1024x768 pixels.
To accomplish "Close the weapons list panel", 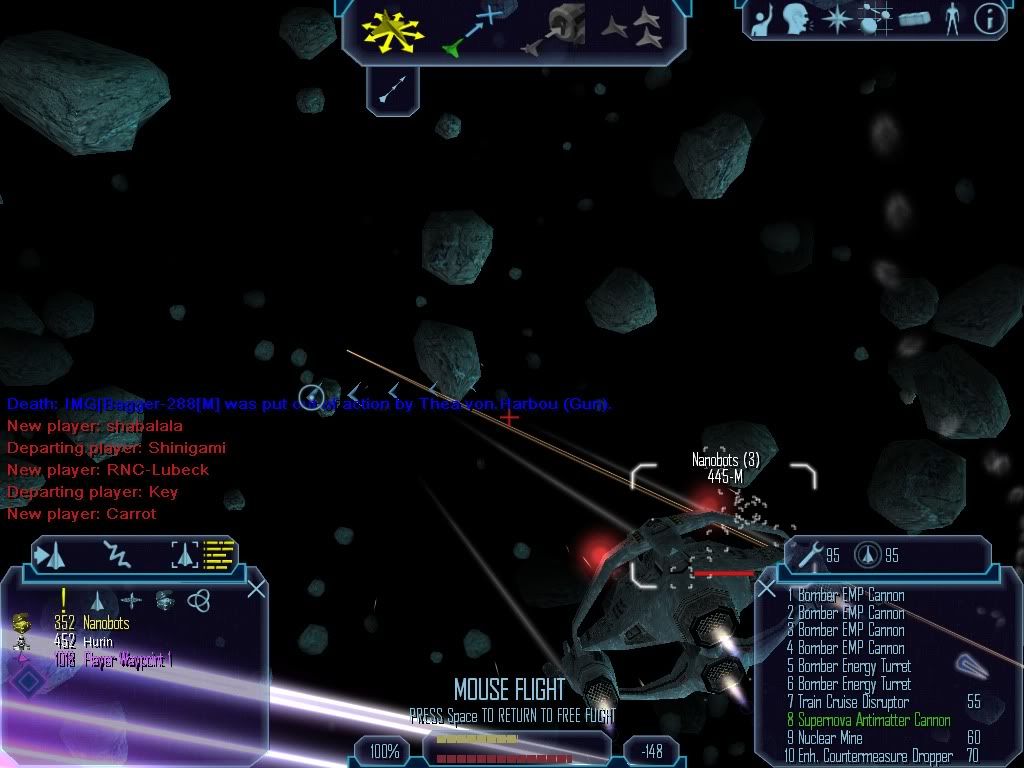I will point(767,589).
